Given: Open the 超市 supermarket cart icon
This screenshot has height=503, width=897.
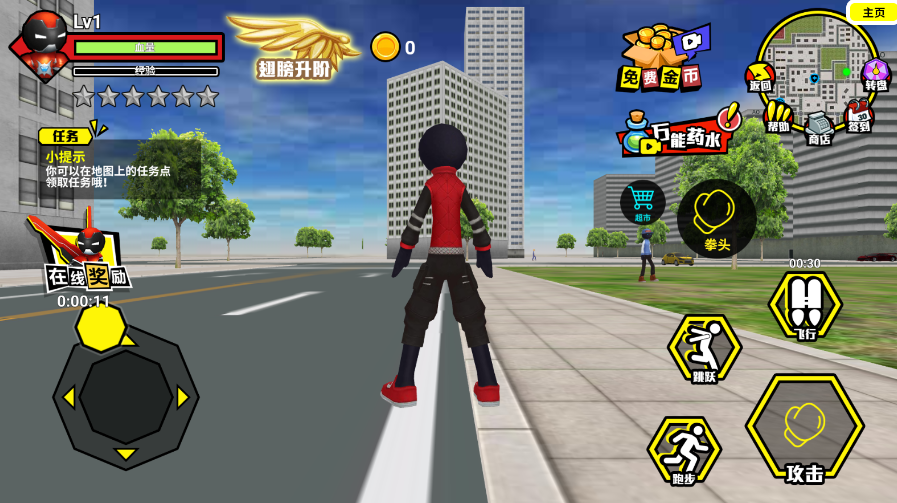Looking at the screenshot, I should (642, 201).
